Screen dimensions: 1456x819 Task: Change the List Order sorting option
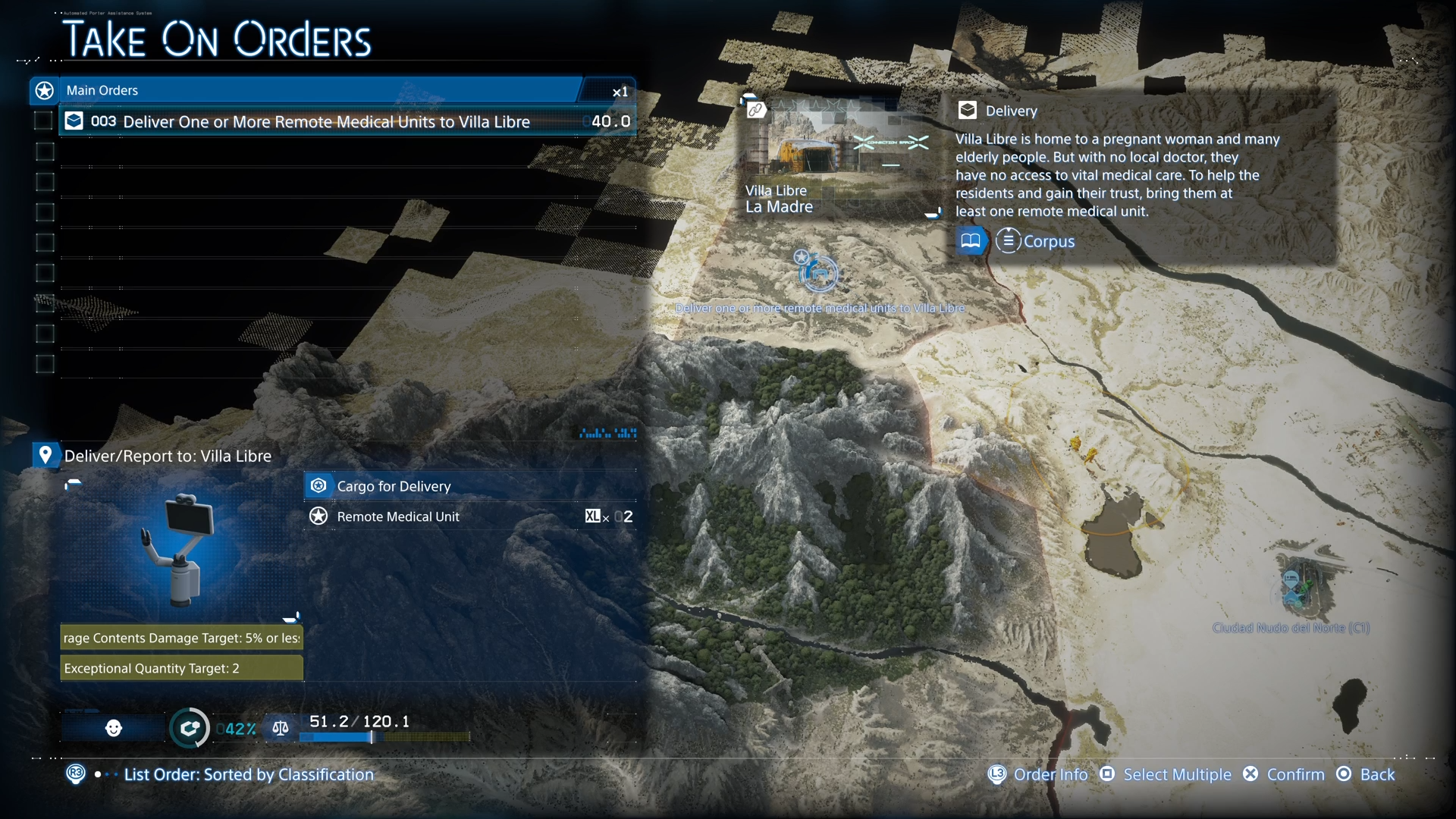248,774
